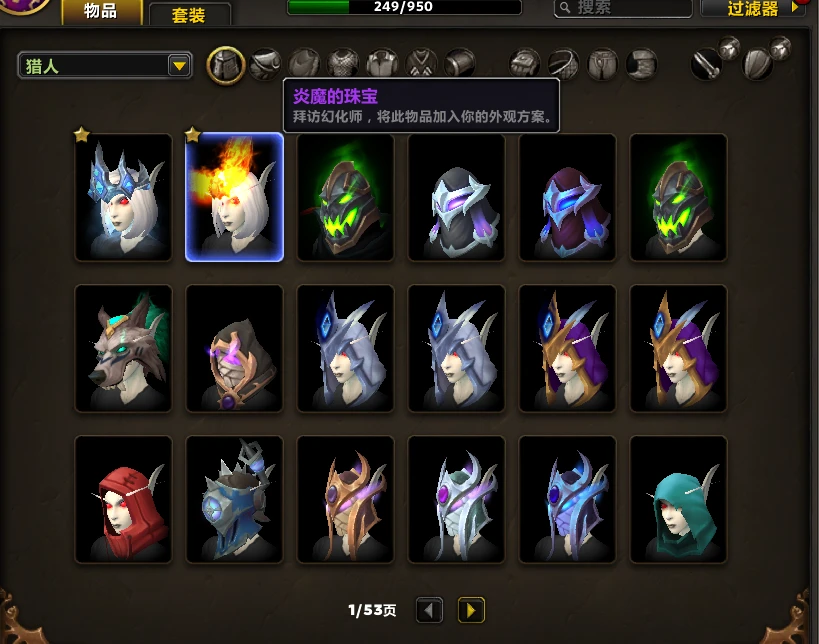The image size is (819, 644).
Task: Choose the shoulder slot icon
Action: point(265,65)
